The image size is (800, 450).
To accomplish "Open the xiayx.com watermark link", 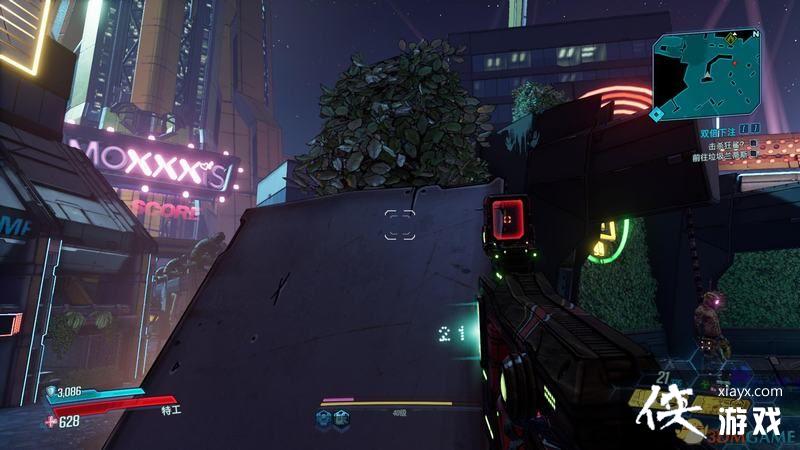I will point(755,392).
